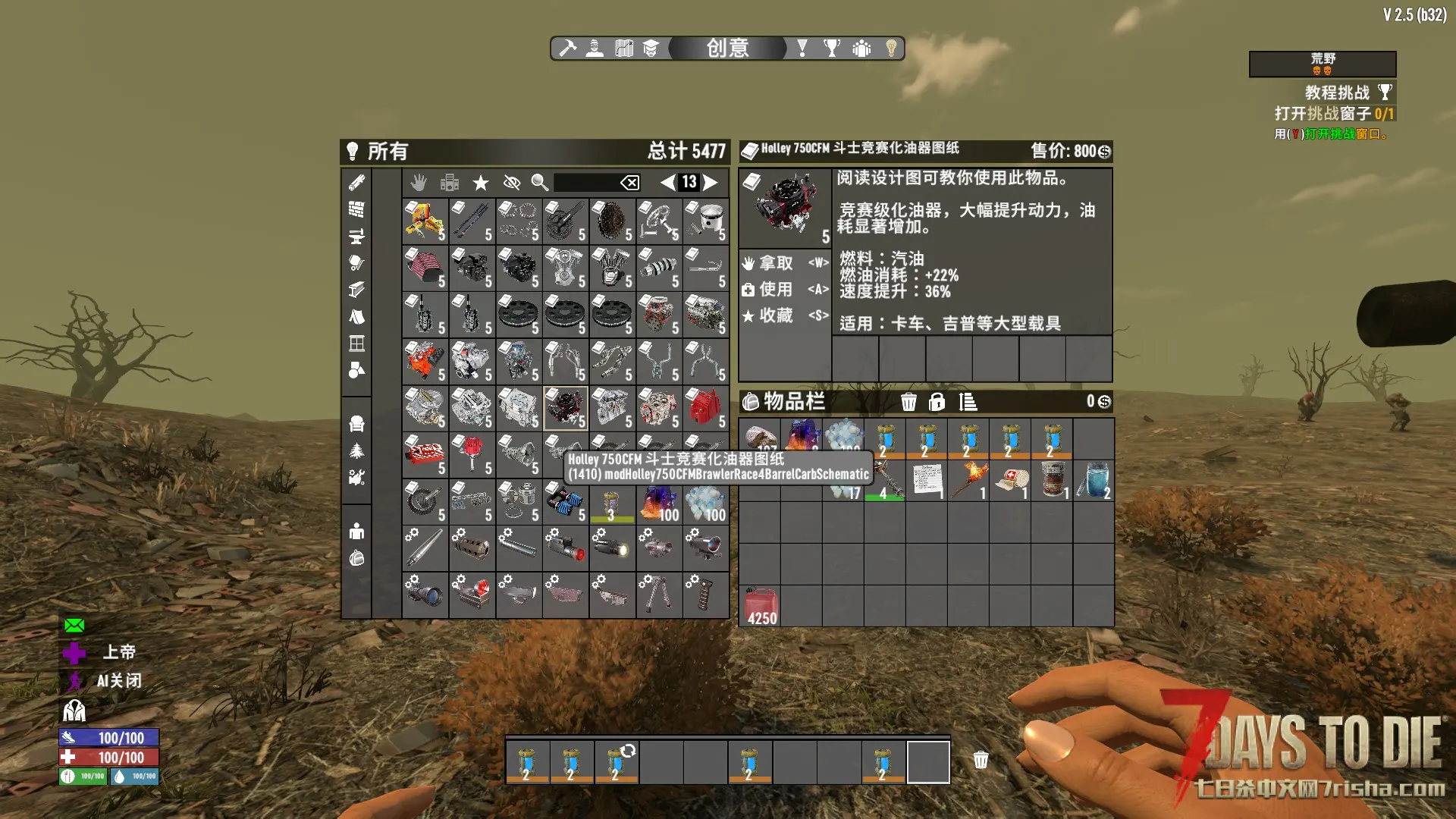This screenshot has height=819, width=1456.
Task: Toggle the crossed-eye hidden items filter
Action: pos(512,183)
